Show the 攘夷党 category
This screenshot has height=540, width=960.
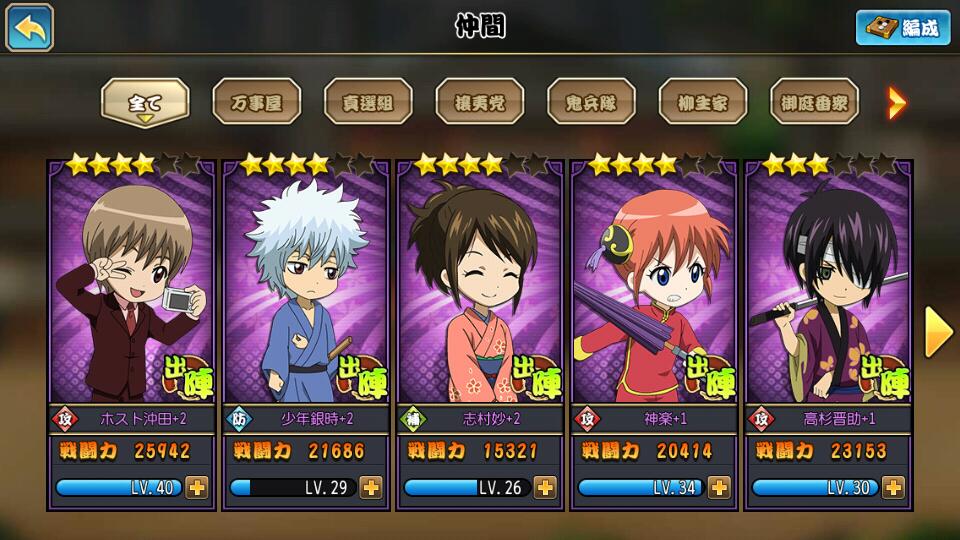pyautogui.click(x=480, y=102)
